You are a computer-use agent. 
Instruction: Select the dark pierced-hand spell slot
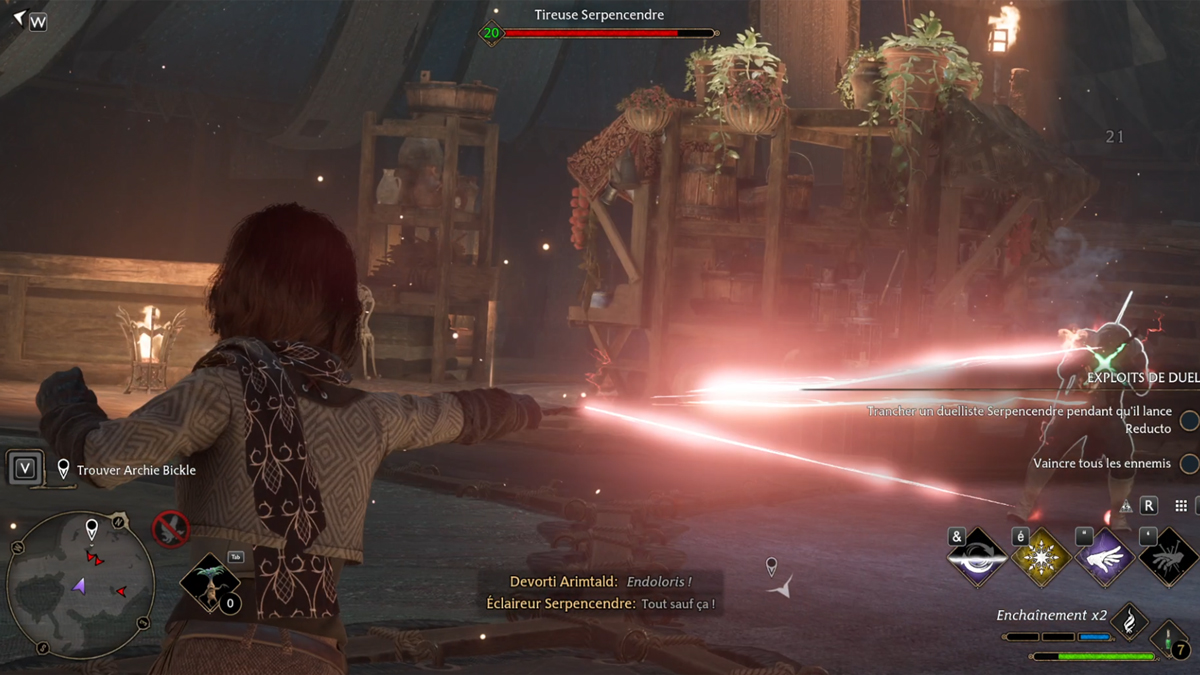1167,558
